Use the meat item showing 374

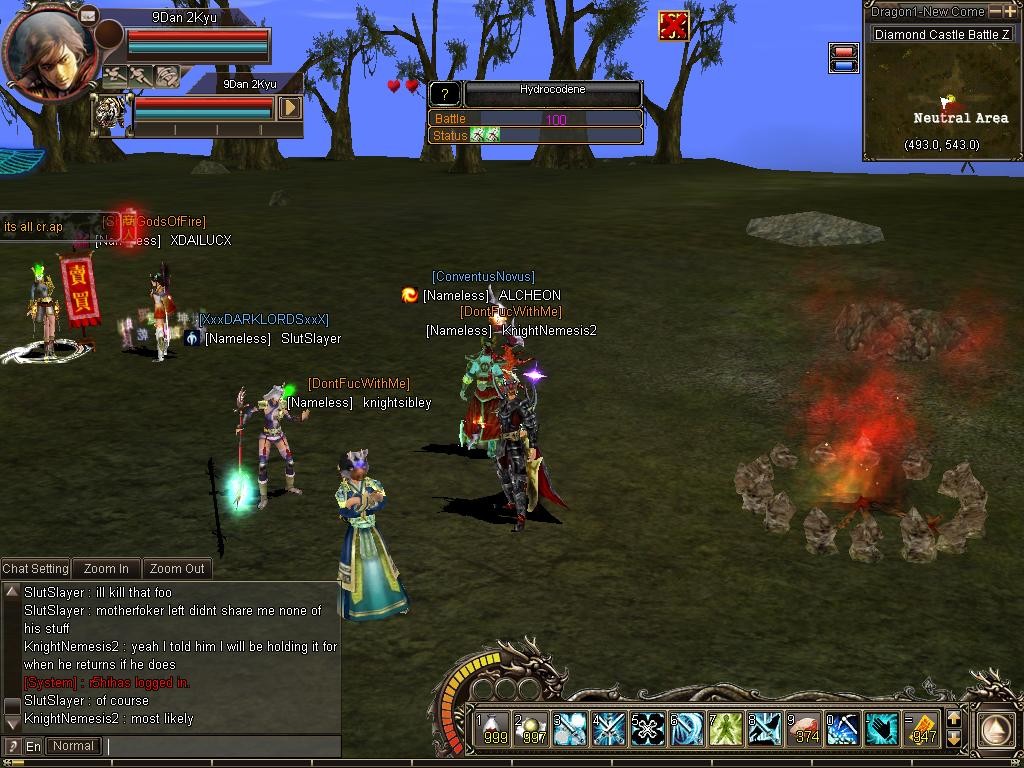tap(804, 728)
